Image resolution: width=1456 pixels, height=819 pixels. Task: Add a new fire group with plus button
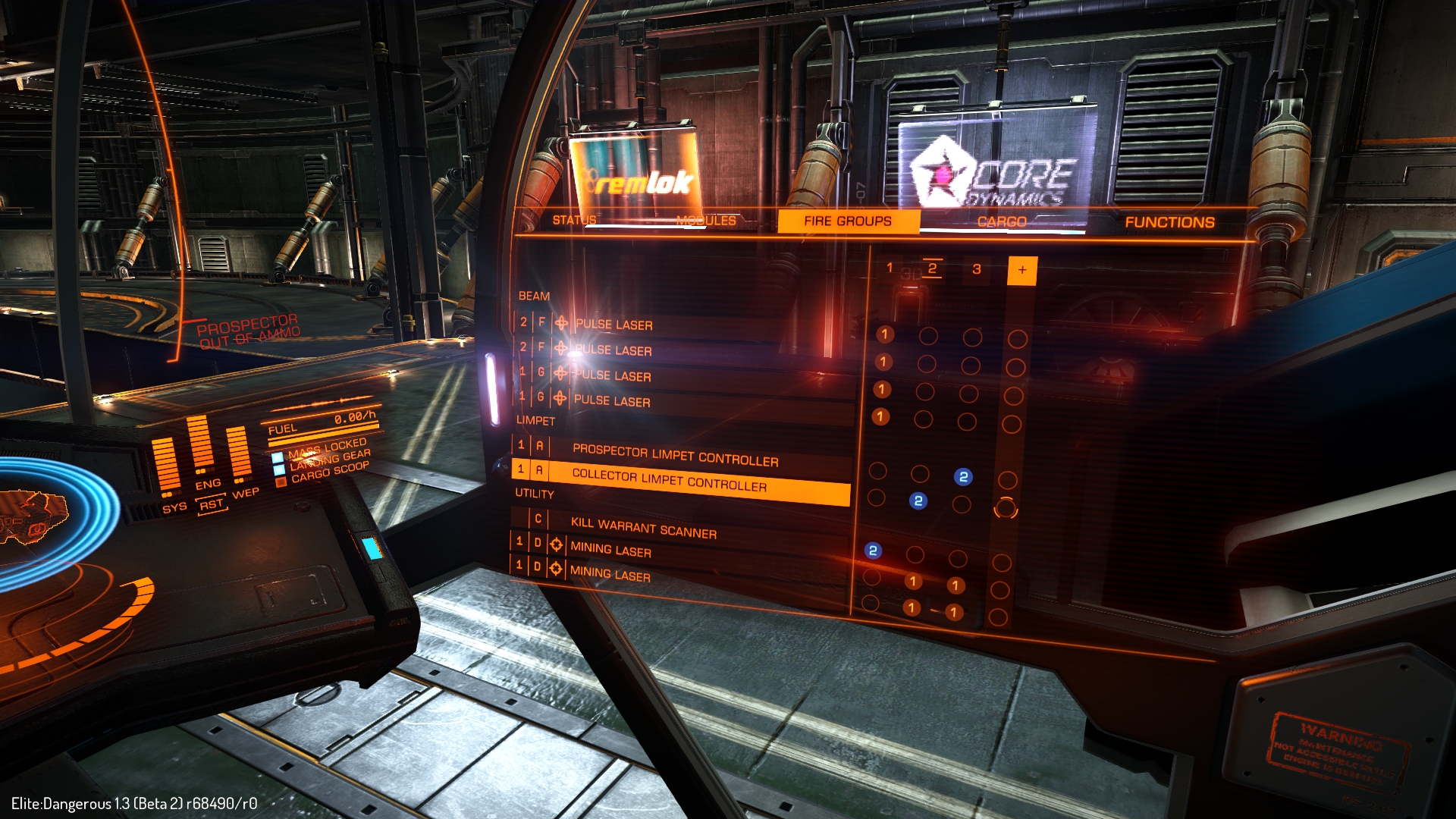tap(1022, 270)
